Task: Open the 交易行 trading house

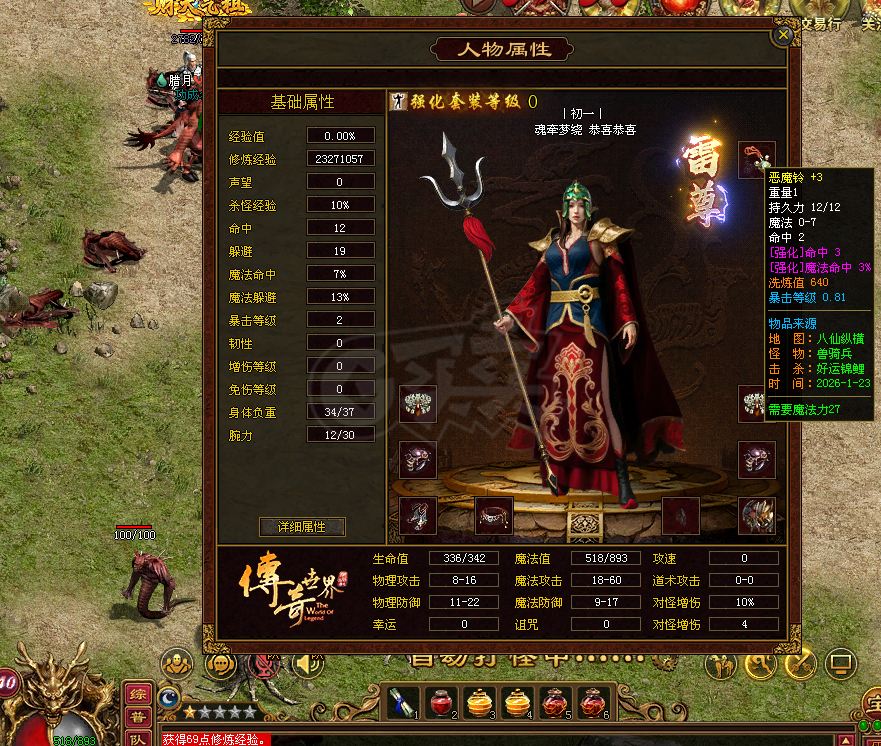Action: click(822, 23)
